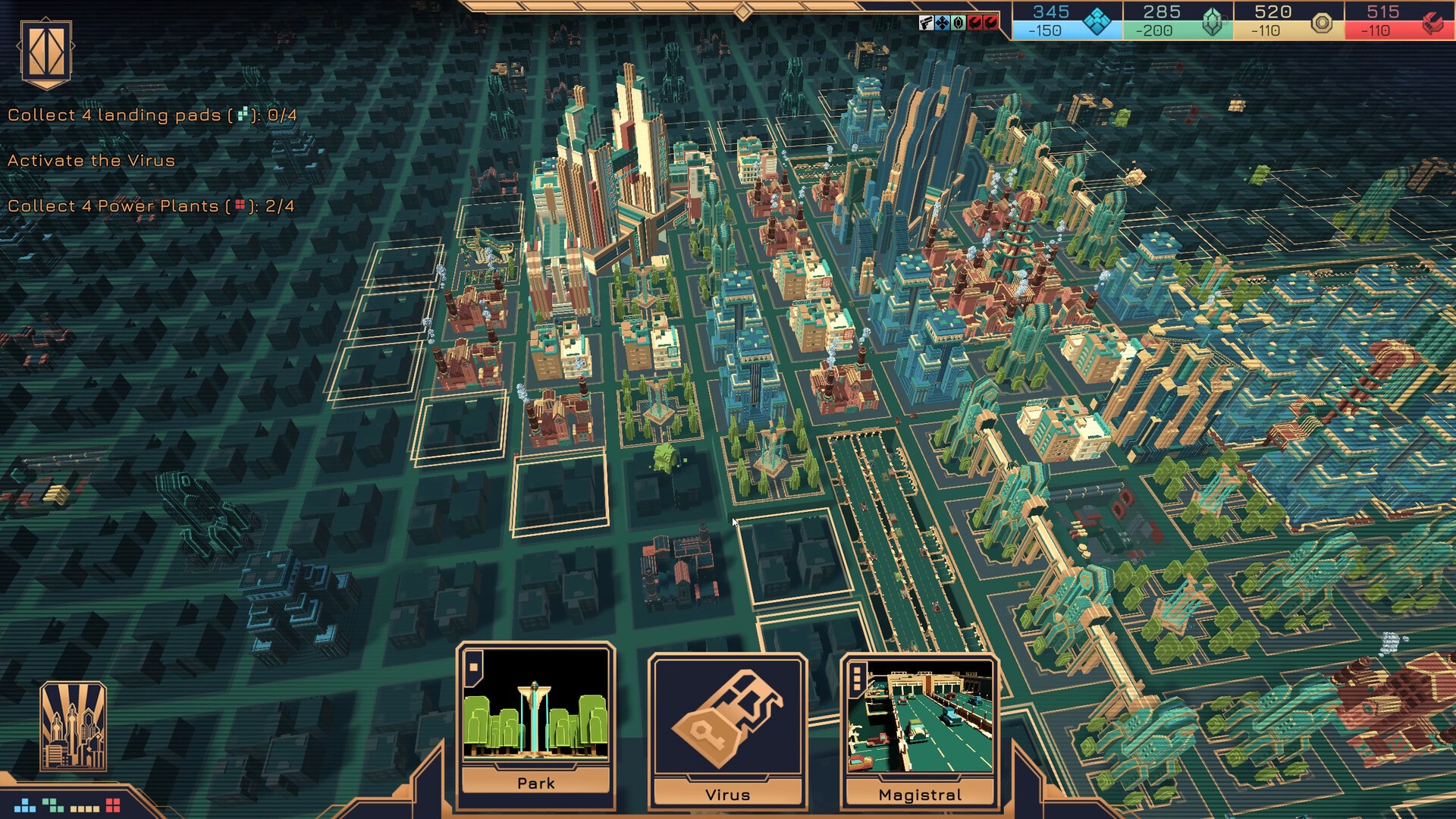The width and height of the screenshot is (1456, 819).
Task: Click the art deco city skyline icon
Action: click(x=73, y=726)
